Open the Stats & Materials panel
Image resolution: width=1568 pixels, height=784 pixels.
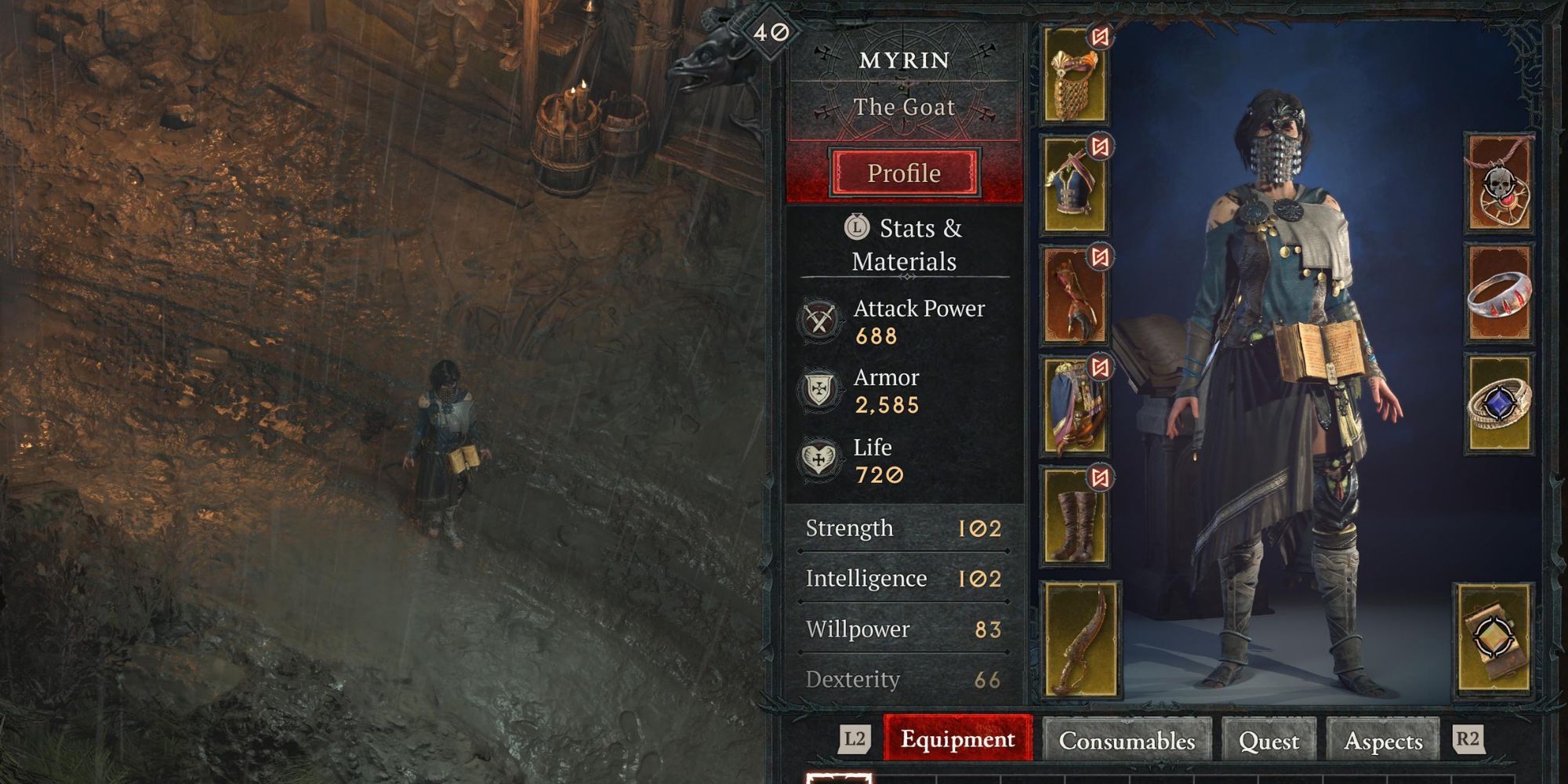pyautogui.click(x=903, y=245)
